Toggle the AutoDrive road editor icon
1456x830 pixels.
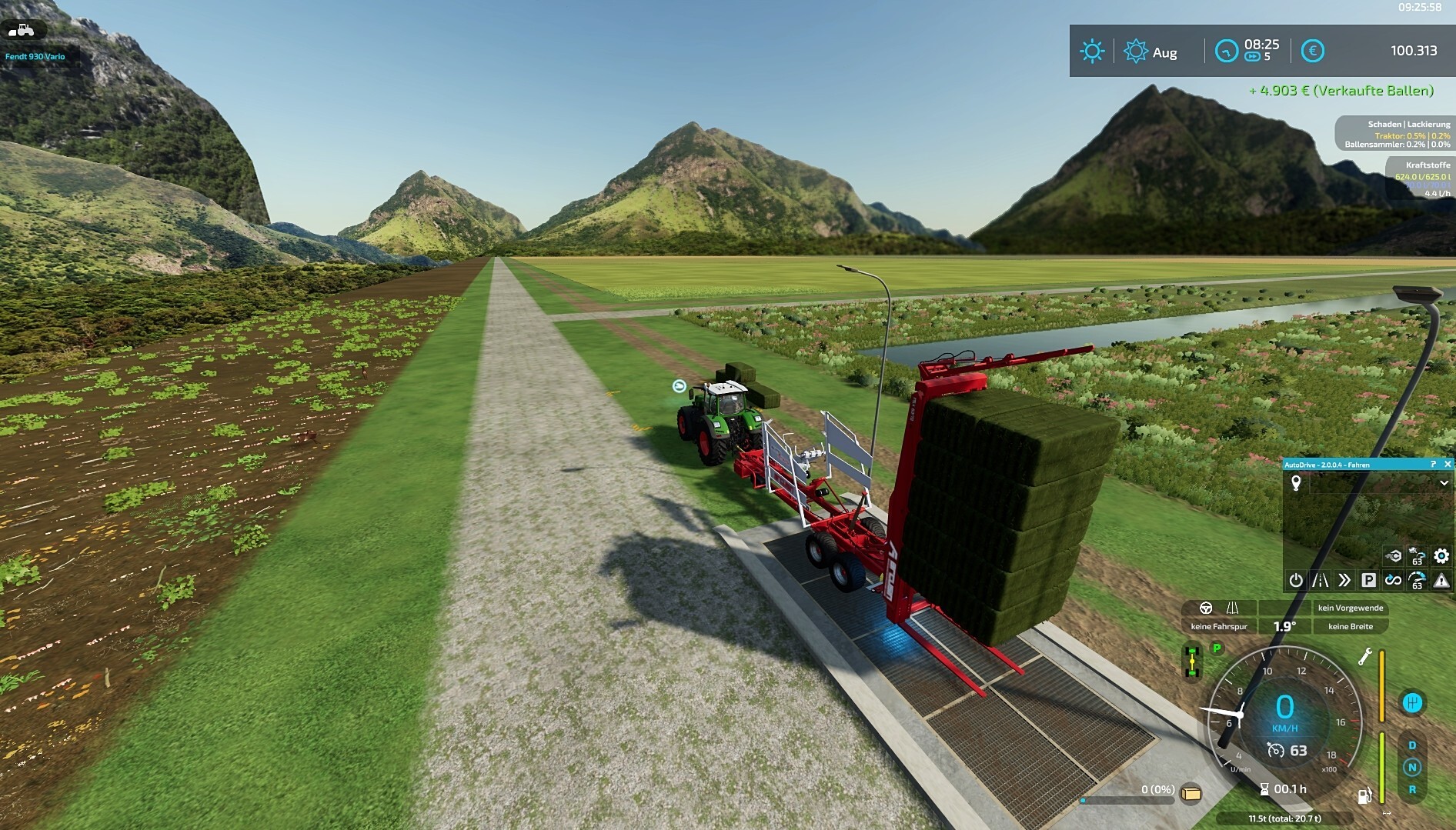(x=1321, y=580)
